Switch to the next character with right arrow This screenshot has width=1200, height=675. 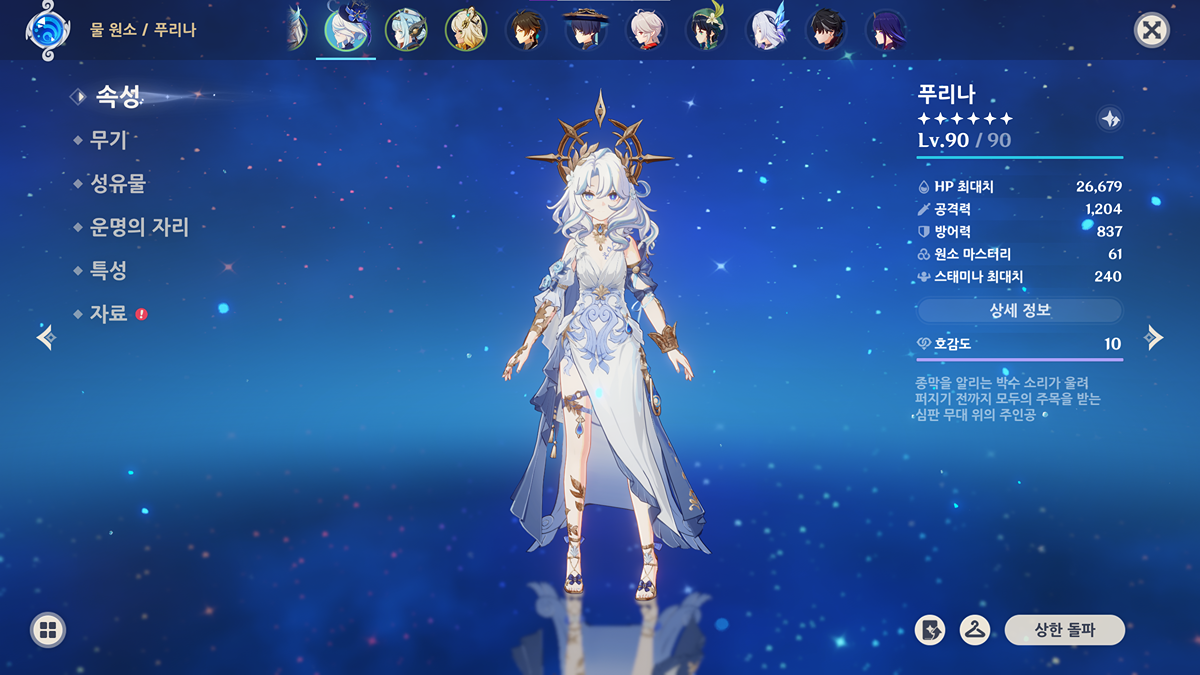pyautogui.click(x=1154, y=337)
